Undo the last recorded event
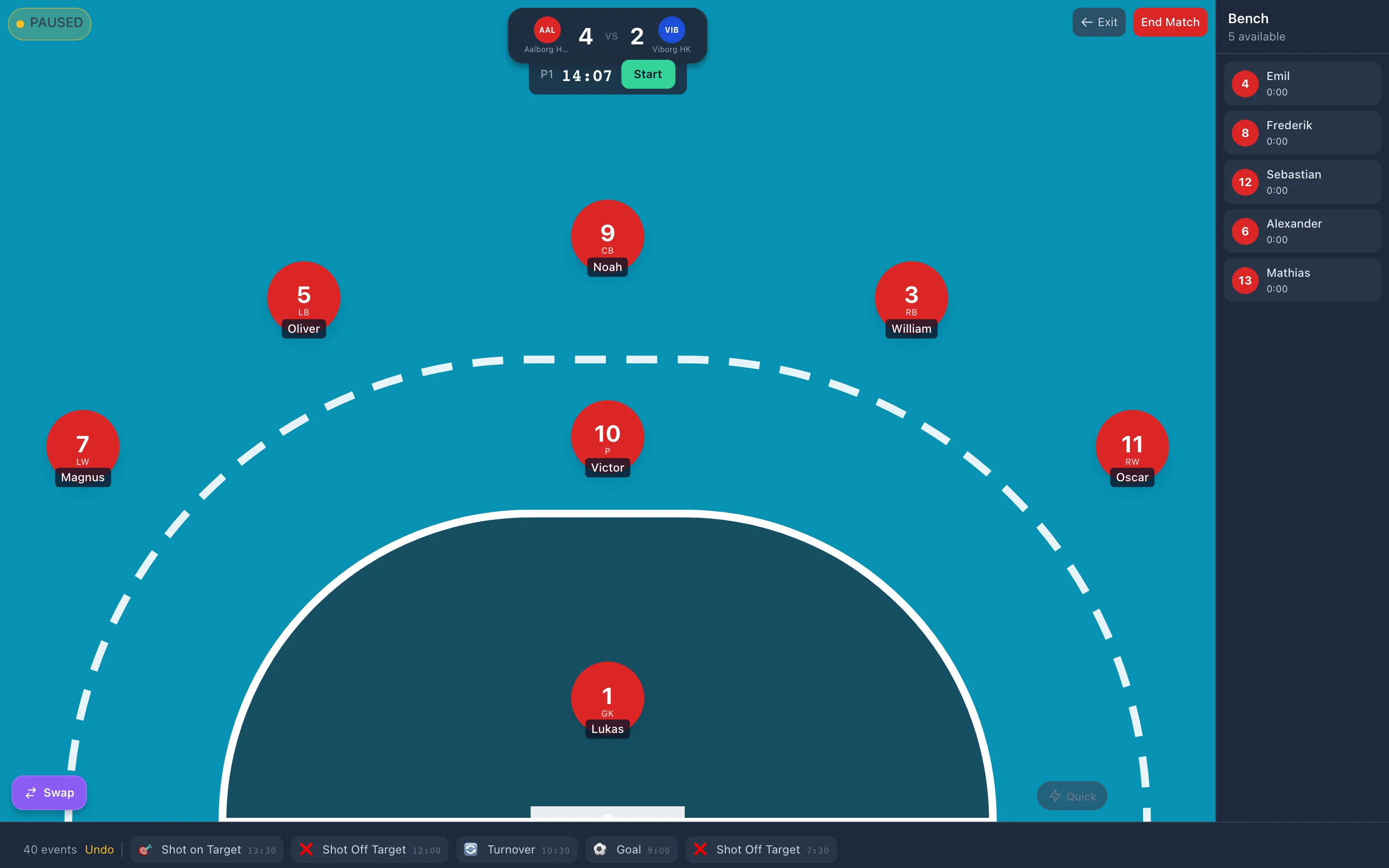This screenshot has width=1389, height=868. [100, 849]
